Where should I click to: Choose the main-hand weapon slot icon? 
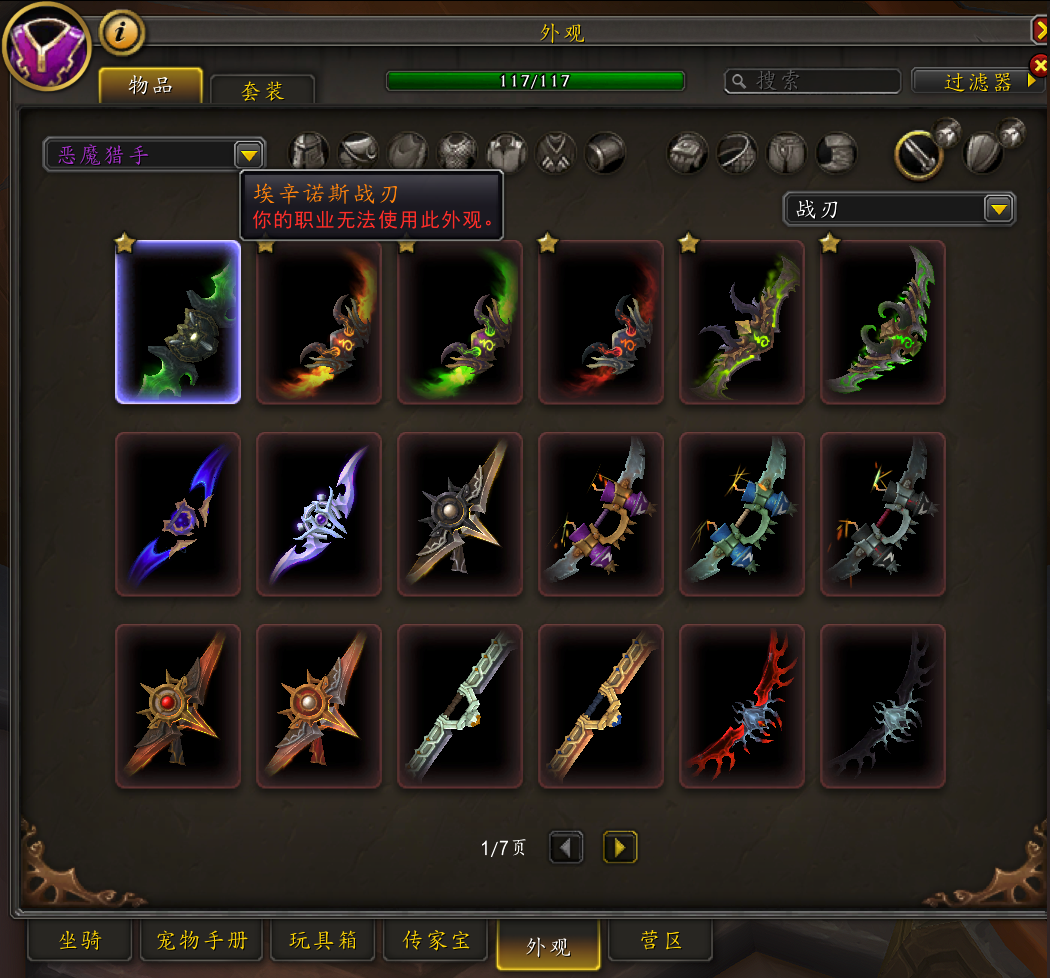coord(918,154)
